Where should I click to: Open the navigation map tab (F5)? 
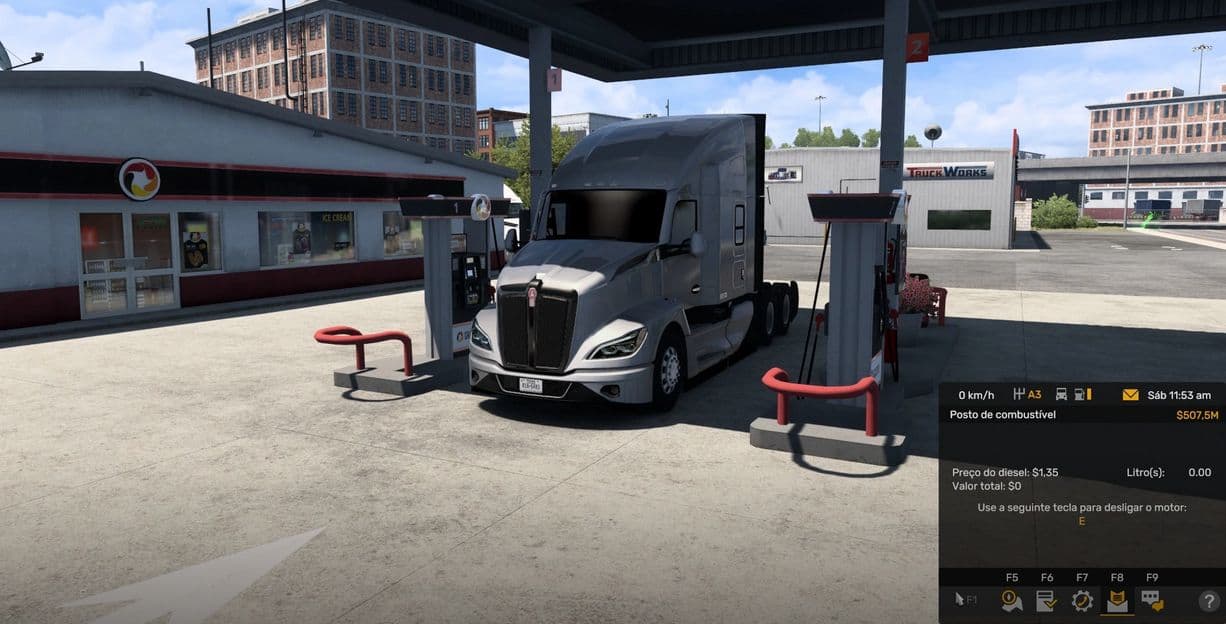click(x=1012, y=600)
